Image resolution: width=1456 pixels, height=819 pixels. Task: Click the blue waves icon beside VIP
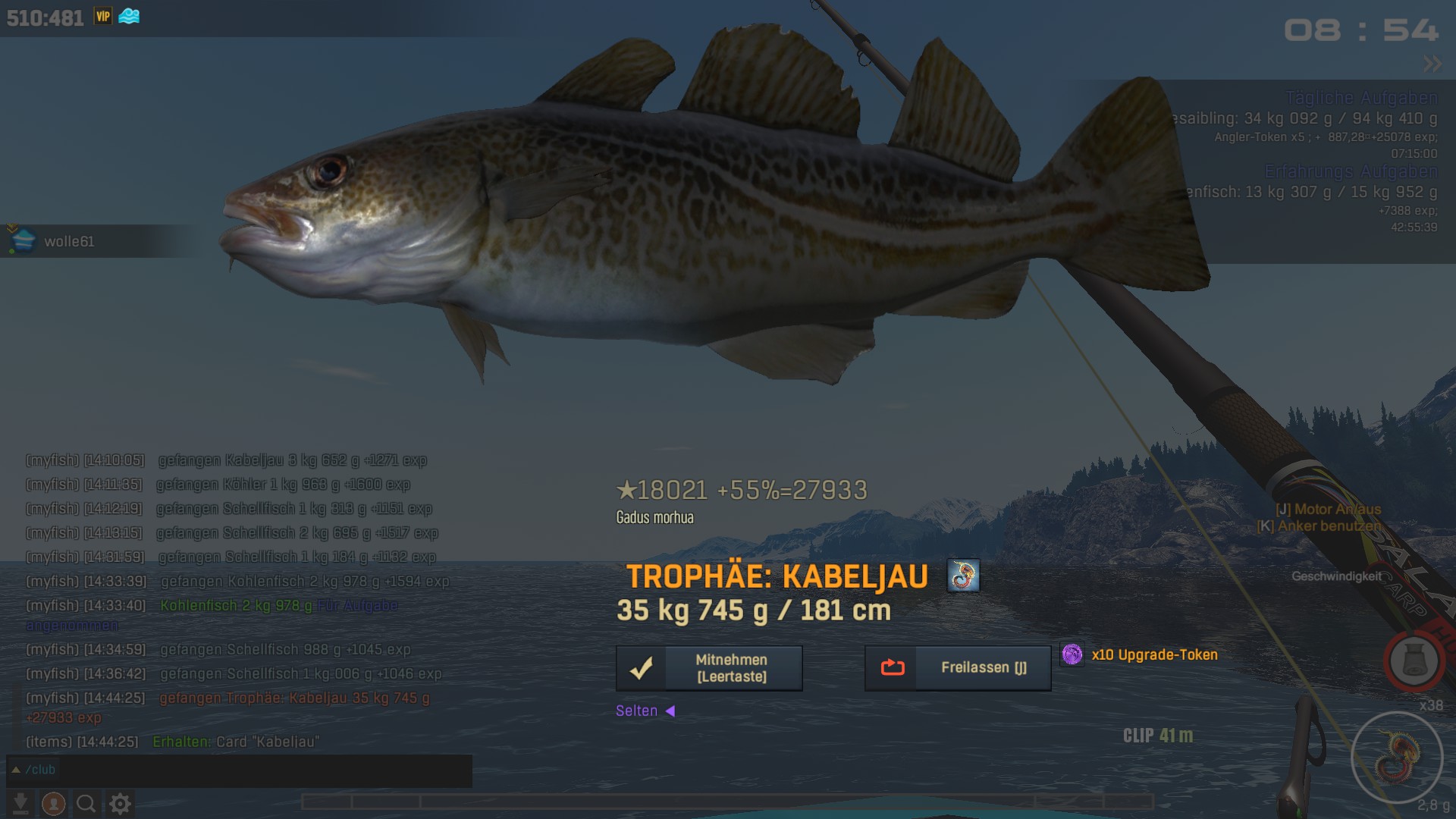click(129, 16)
